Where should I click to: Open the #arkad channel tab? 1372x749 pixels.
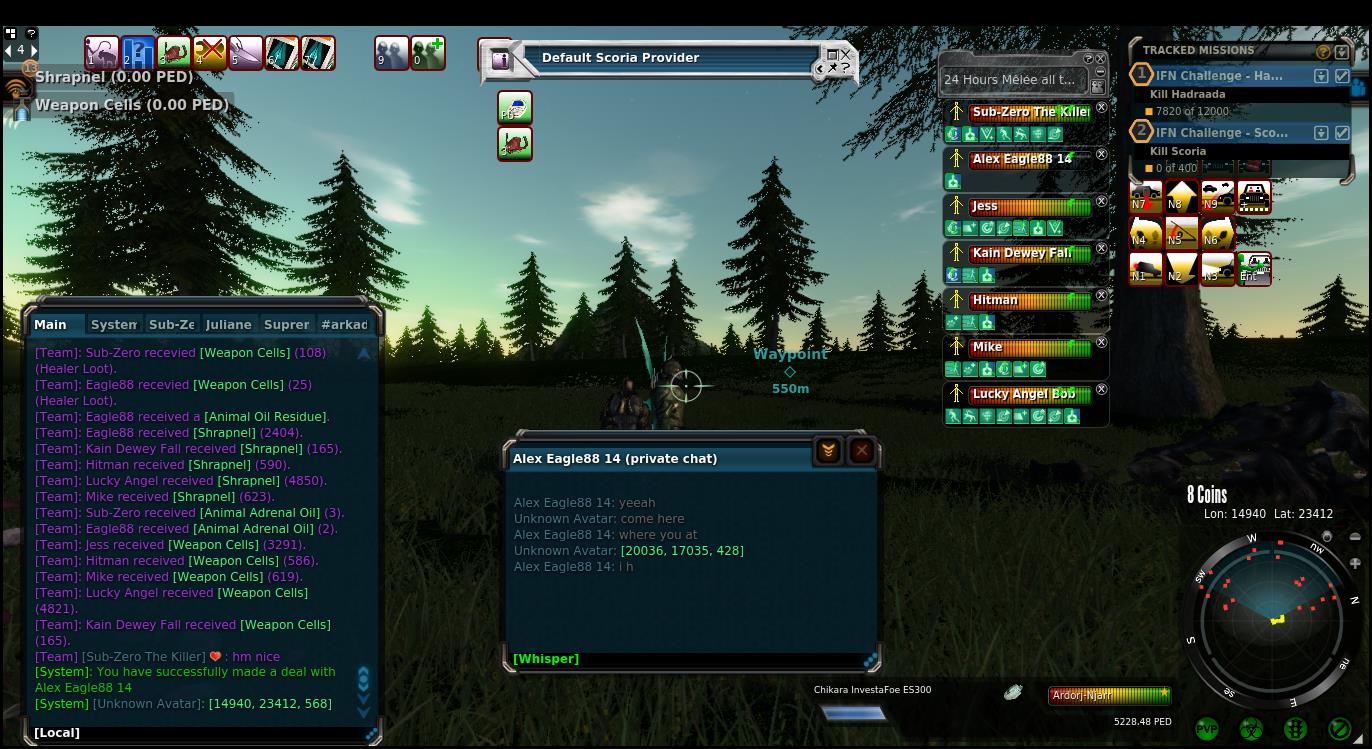click(344, 324)
